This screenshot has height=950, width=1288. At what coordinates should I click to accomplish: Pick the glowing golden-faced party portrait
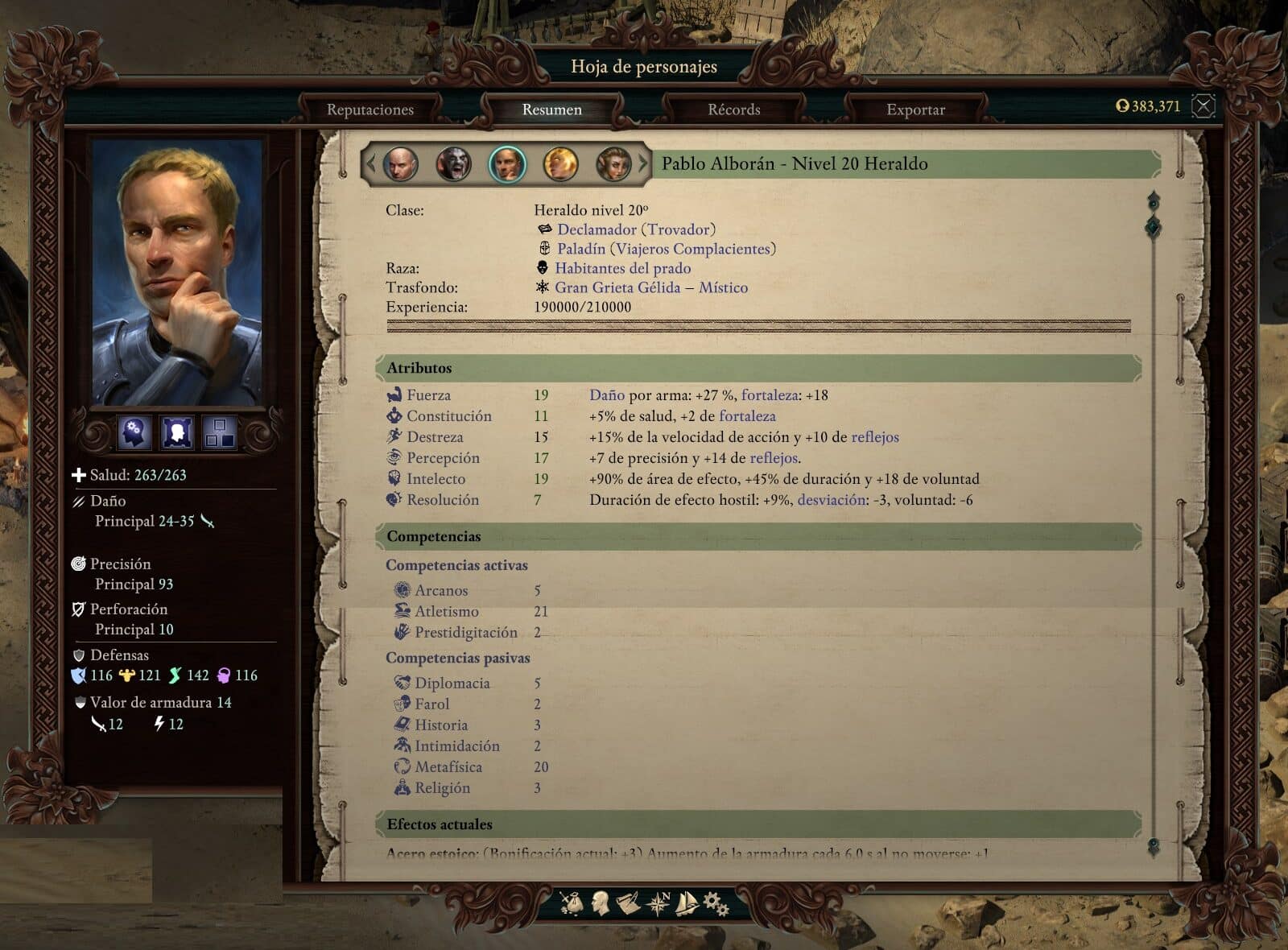(x=560, y=164)
